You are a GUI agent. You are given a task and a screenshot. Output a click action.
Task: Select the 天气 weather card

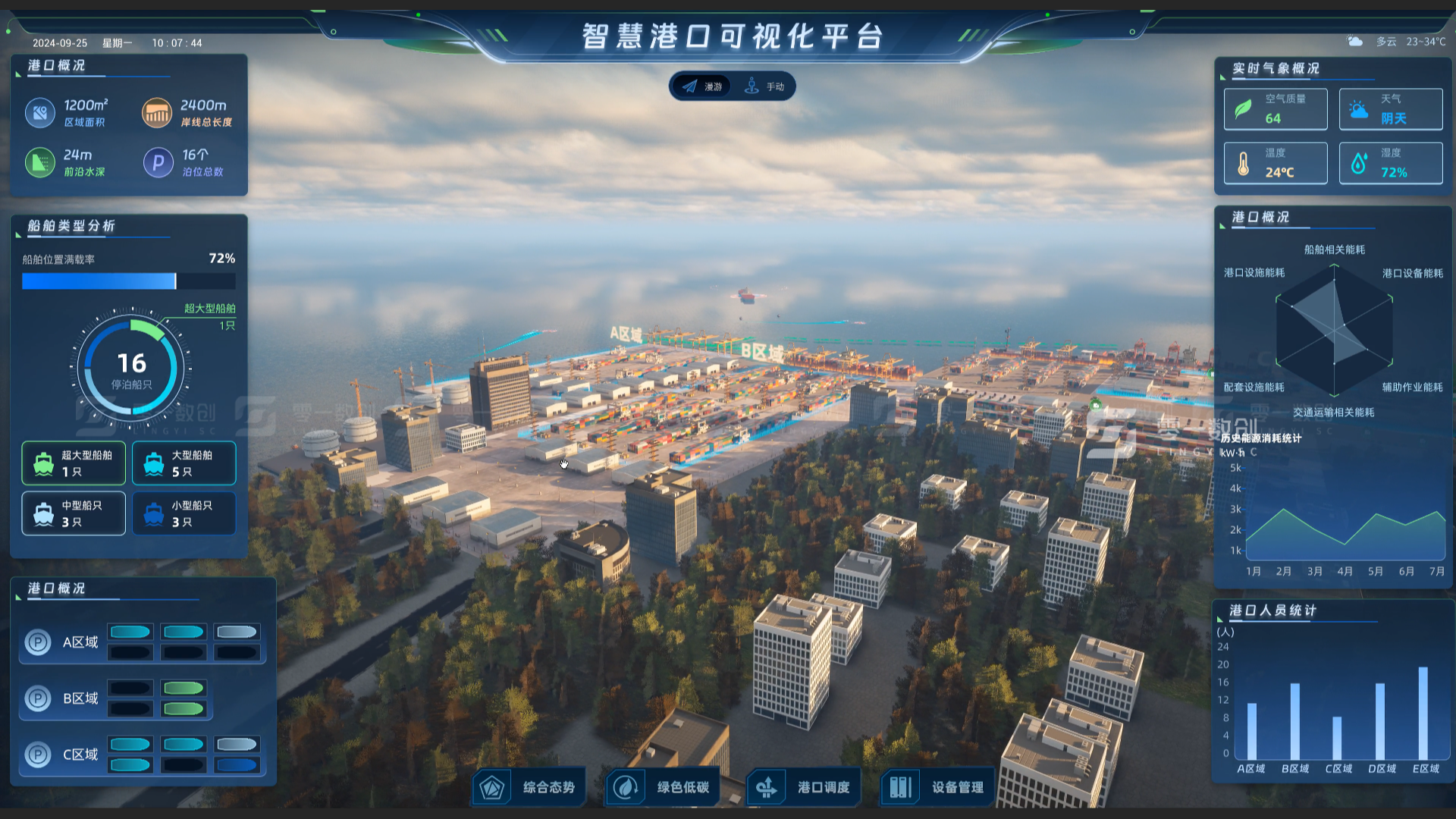pyautogui.click(x=1391, y=109)
